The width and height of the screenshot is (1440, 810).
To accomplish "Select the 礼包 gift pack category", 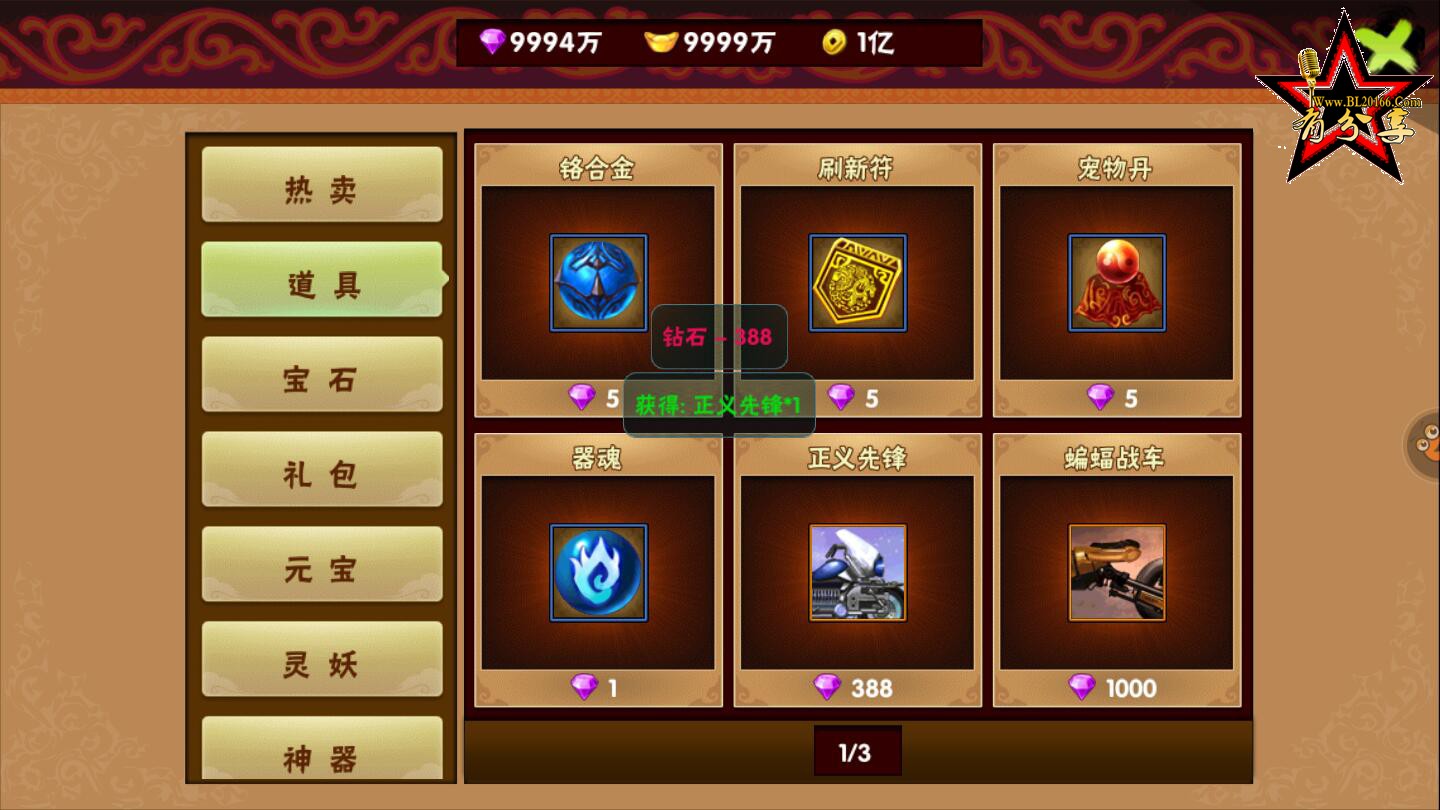I will coord(322,470).
